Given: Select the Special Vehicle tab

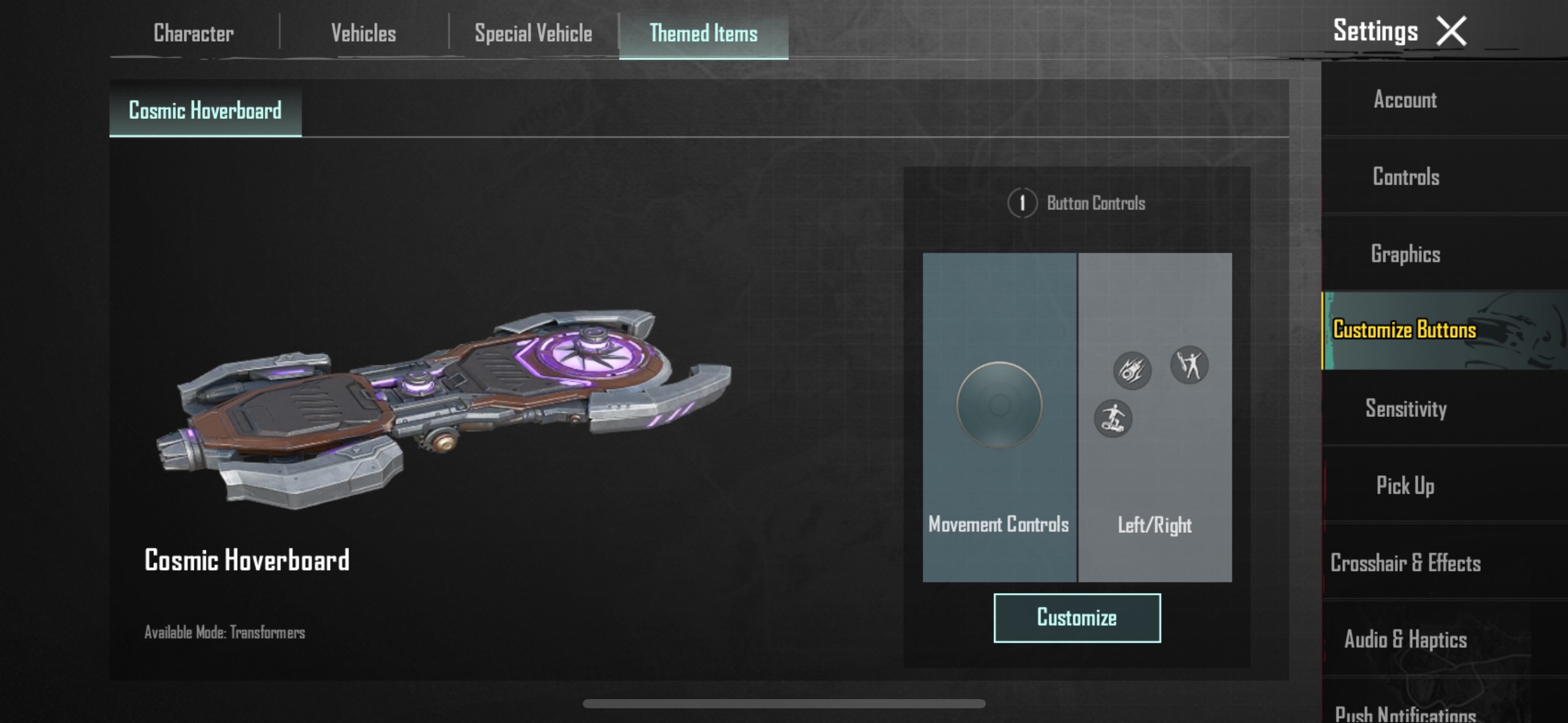Looking at the screenshot, I should tap(533, 33).
